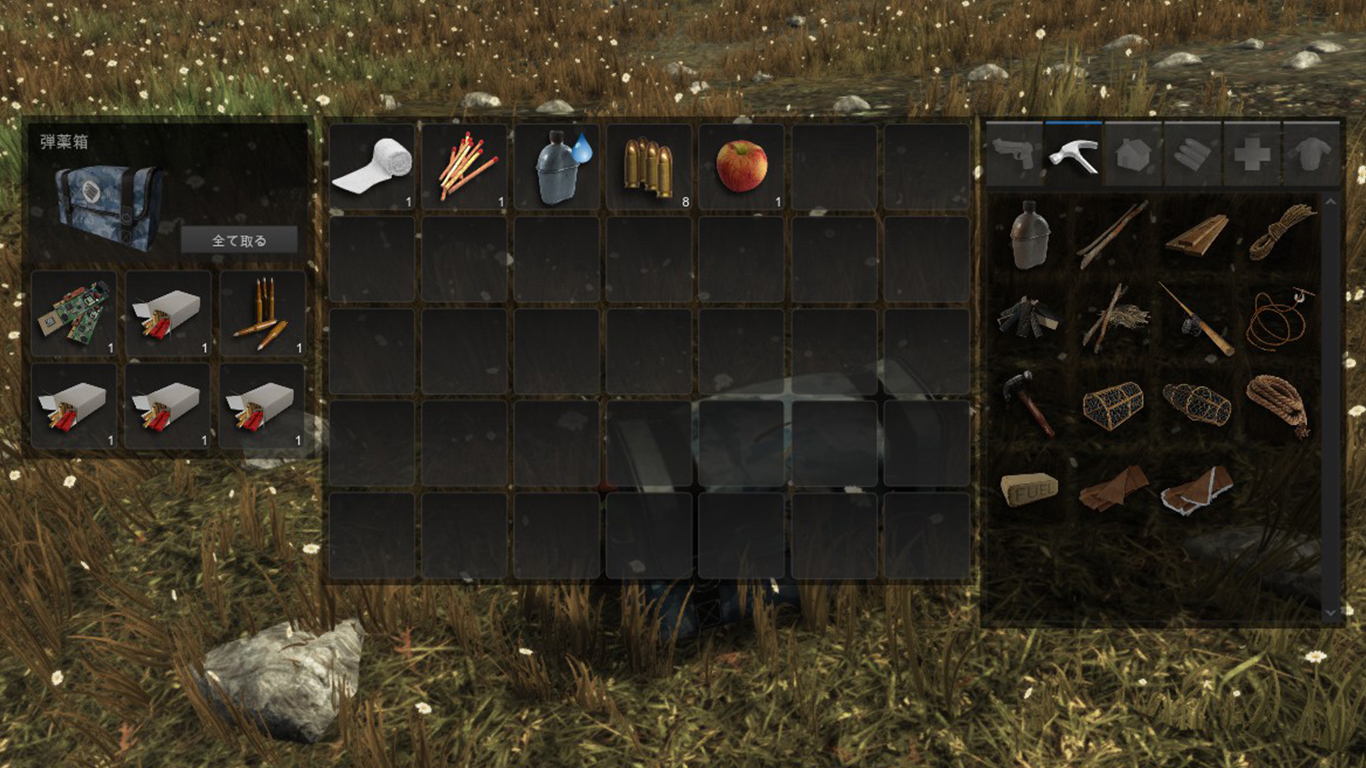1366x768 pixels.
Task: Select the cloth roll inventory slot
Action: pyautogui.click(x=372, y=166)
